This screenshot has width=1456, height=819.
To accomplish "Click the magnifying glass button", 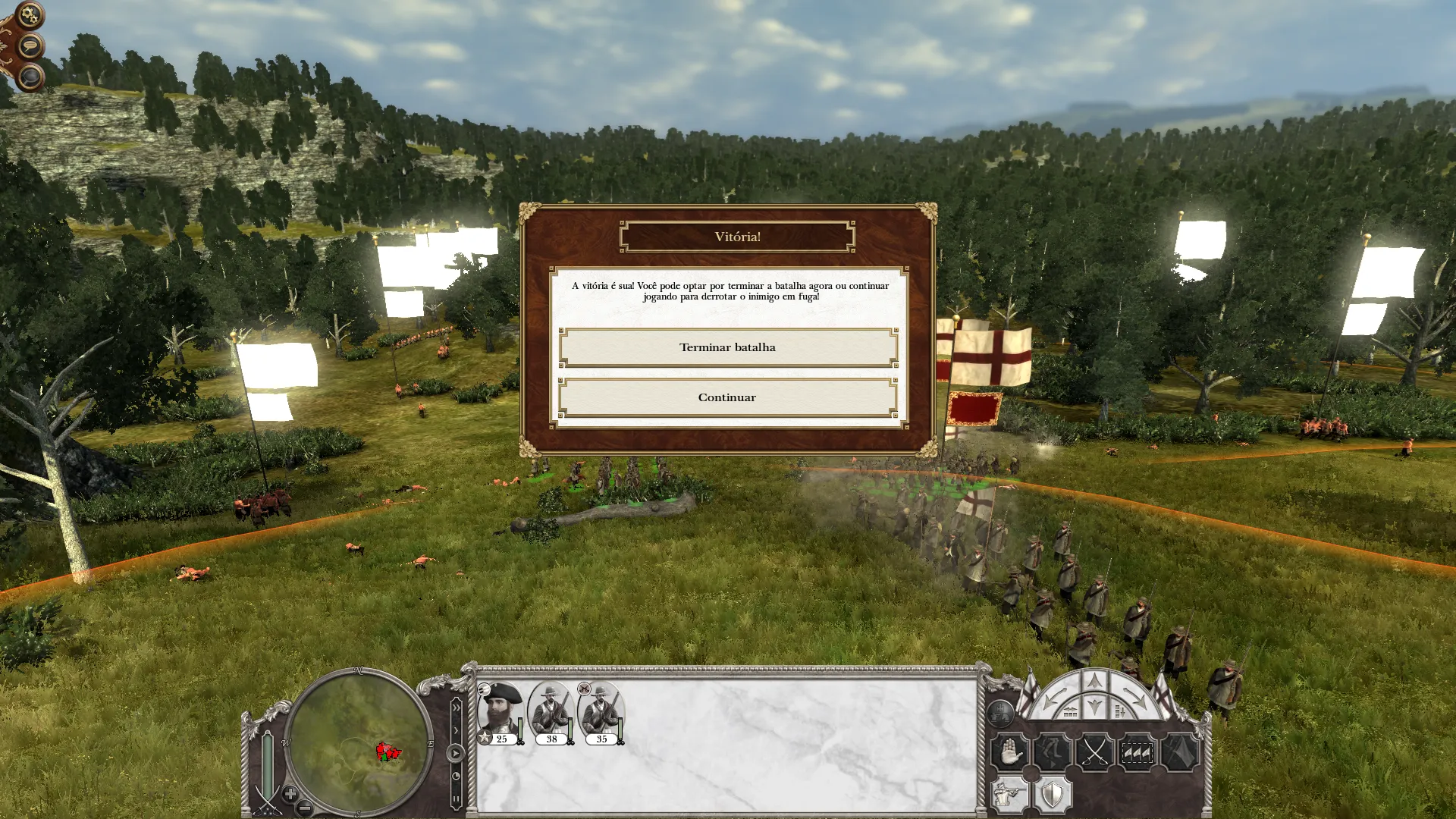I will click(x=30, y=77).
